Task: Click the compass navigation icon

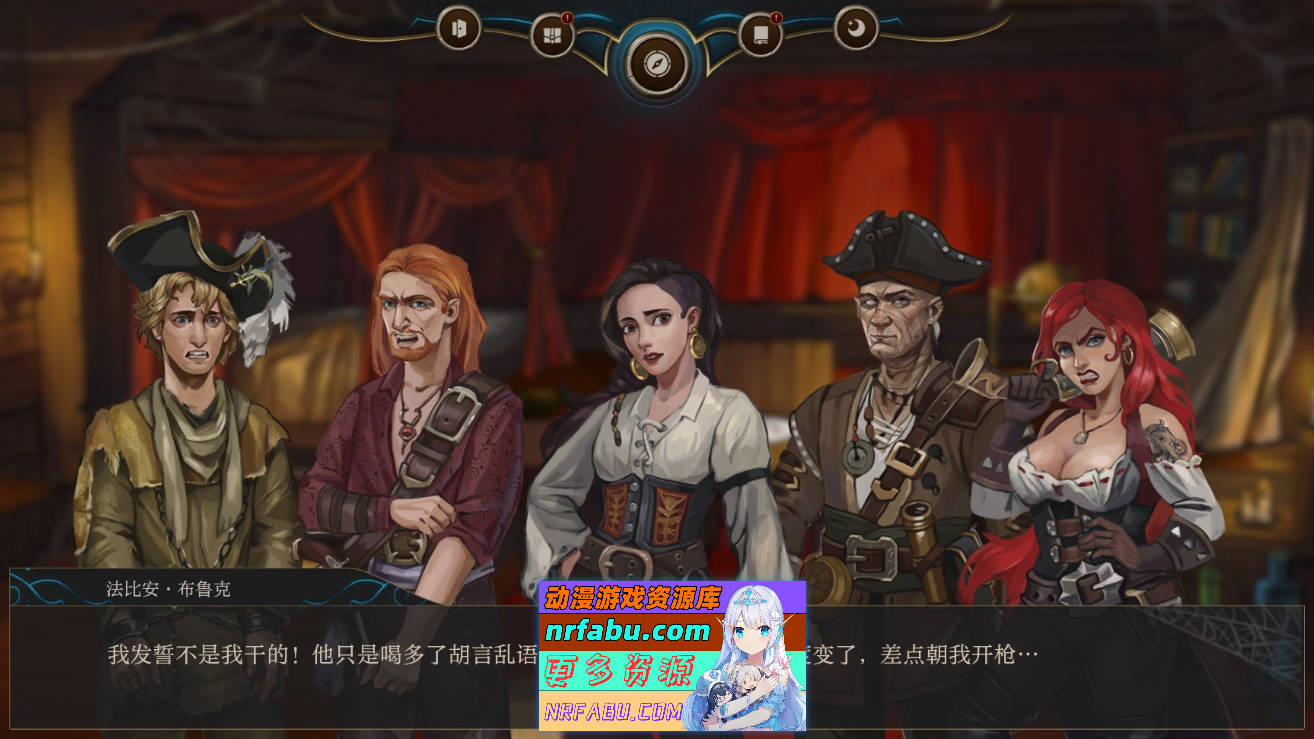Action: click(656, 62)
